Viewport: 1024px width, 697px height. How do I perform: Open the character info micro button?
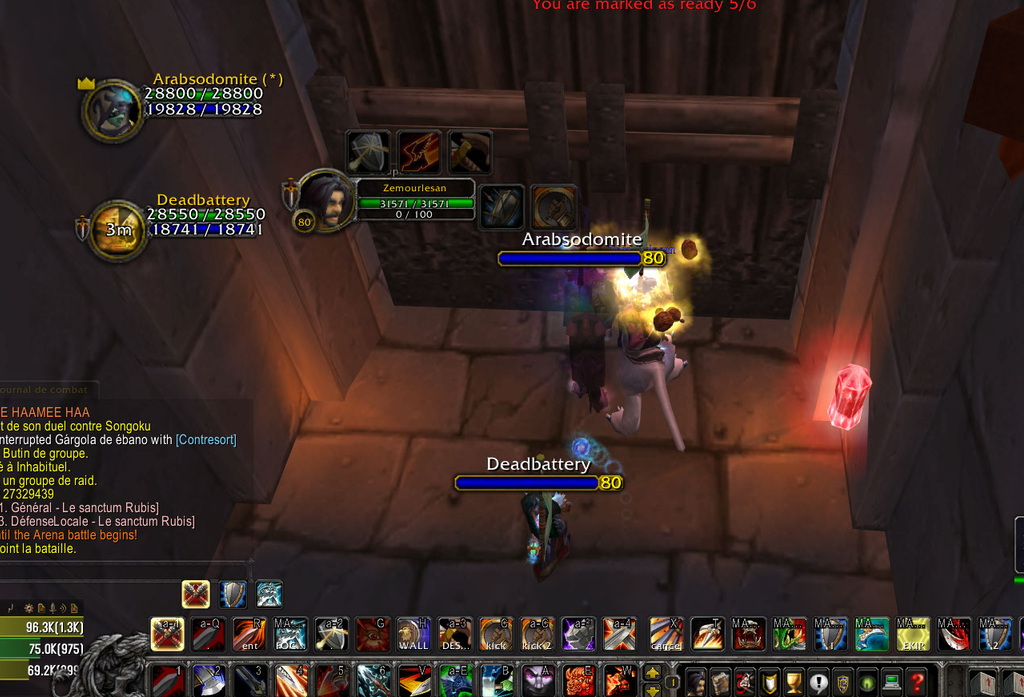pyautogui.click(x=695, y=682)
